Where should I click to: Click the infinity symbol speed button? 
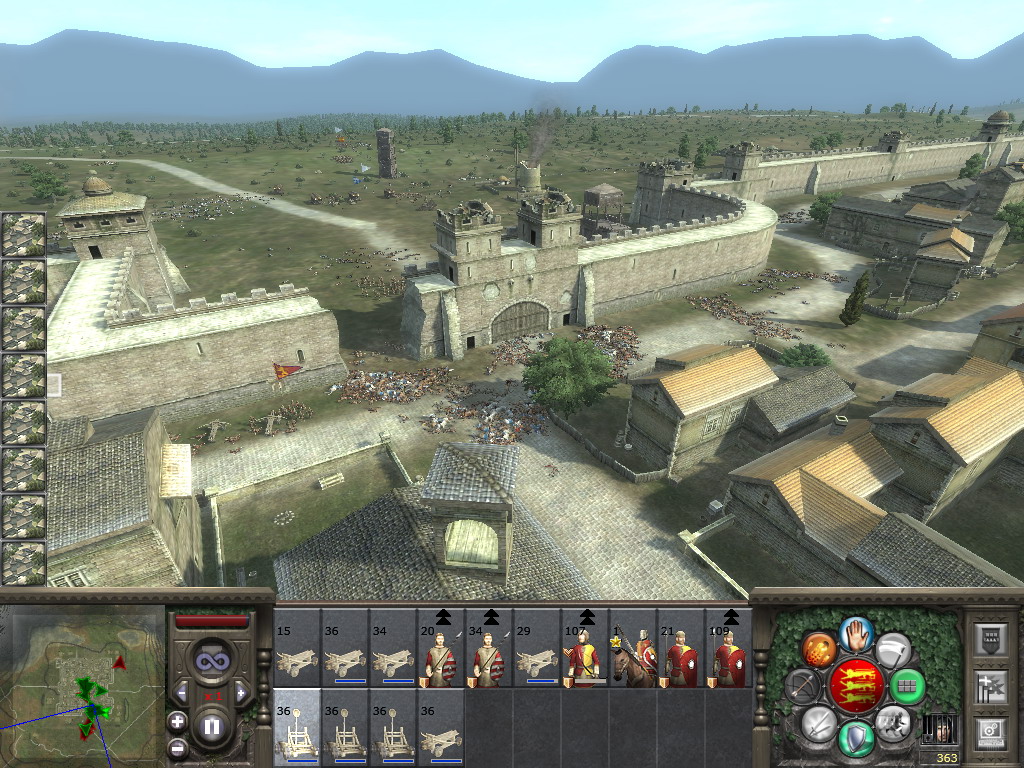coord(211,660)
